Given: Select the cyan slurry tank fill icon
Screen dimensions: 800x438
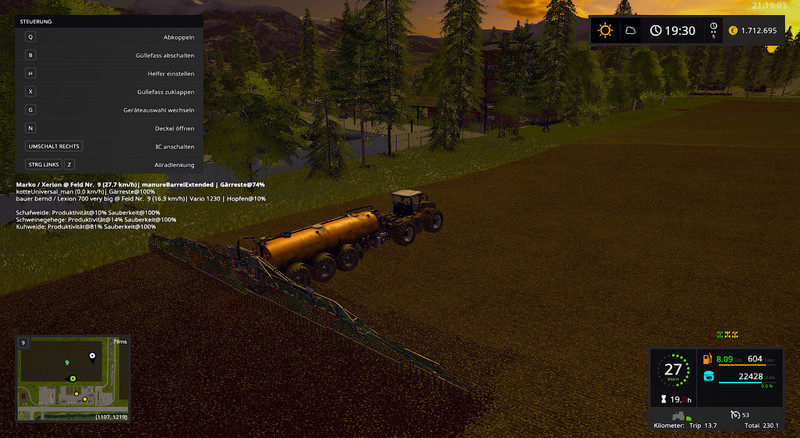Looking at the screenshot, I should coord(708,377).
